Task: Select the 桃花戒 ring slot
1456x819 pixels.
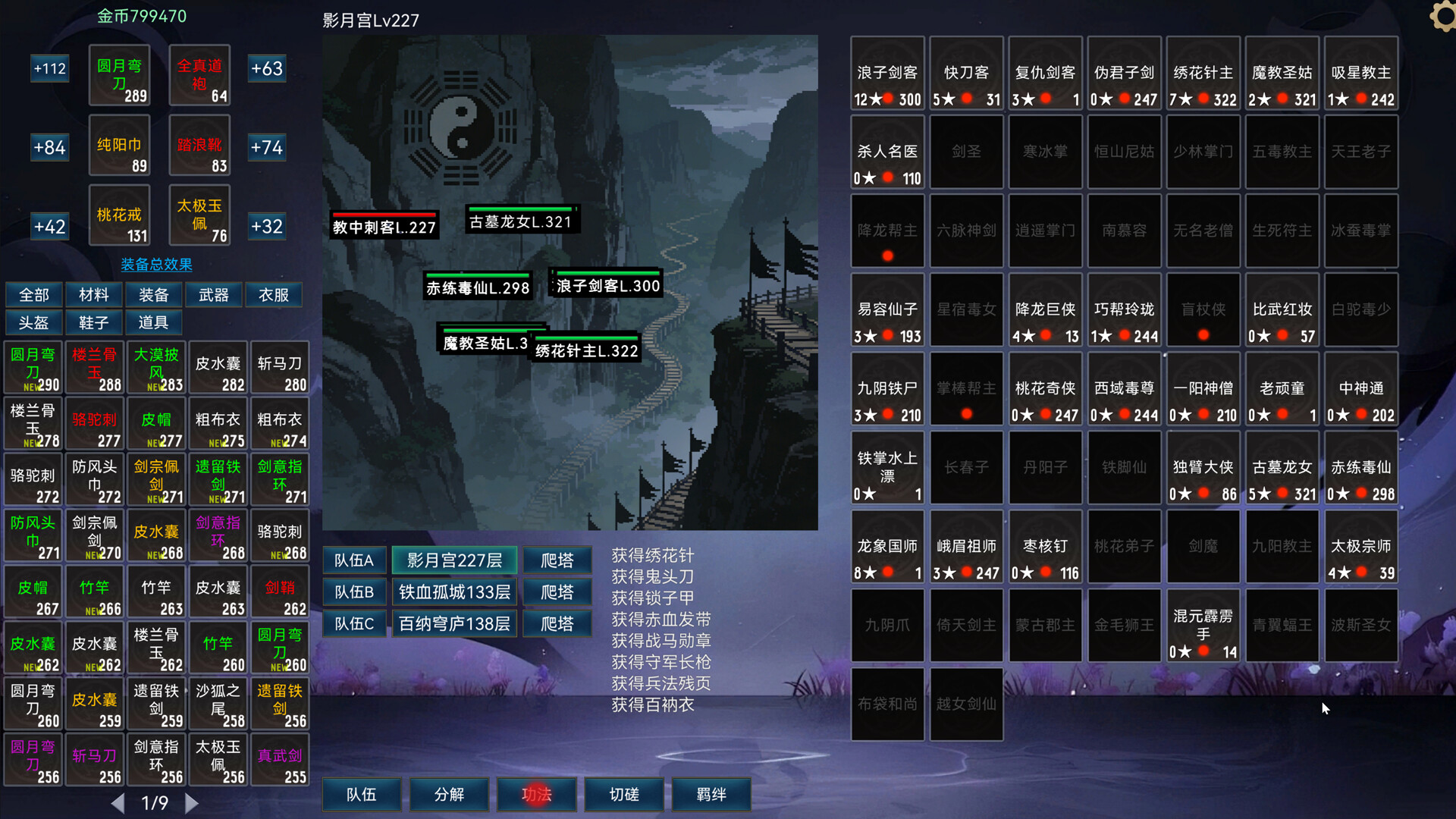Action: 119,215
